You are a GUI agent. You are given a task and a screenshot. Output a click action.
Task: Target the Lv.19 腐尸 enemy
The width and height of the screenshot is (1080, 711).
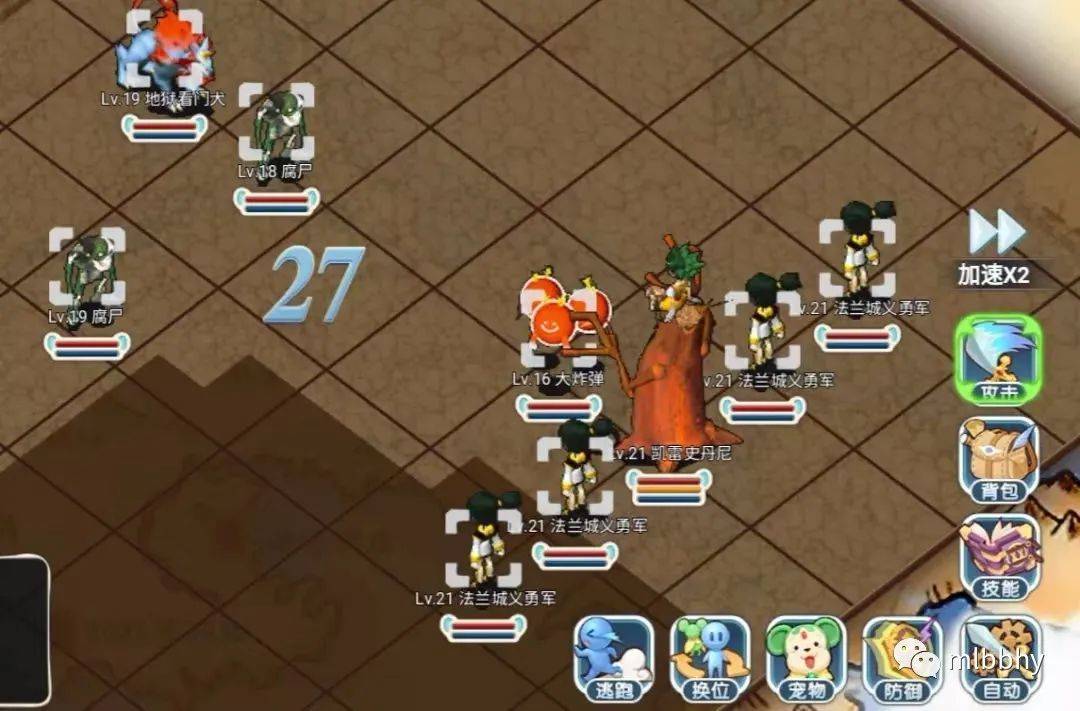coord(87,268)
